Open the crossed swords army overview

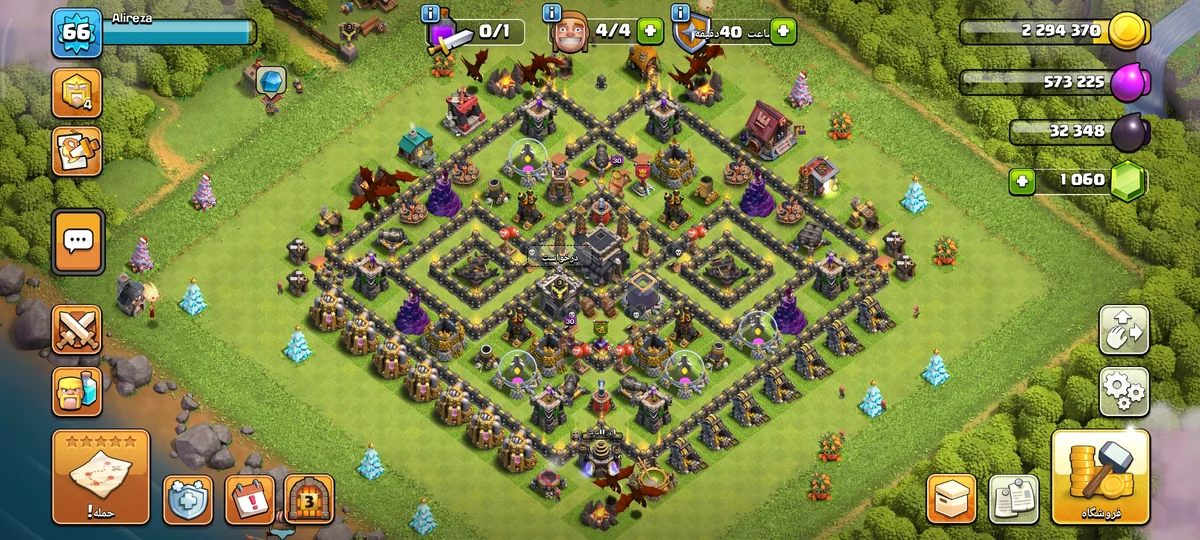pyautogui.click(x=77, y=329)
